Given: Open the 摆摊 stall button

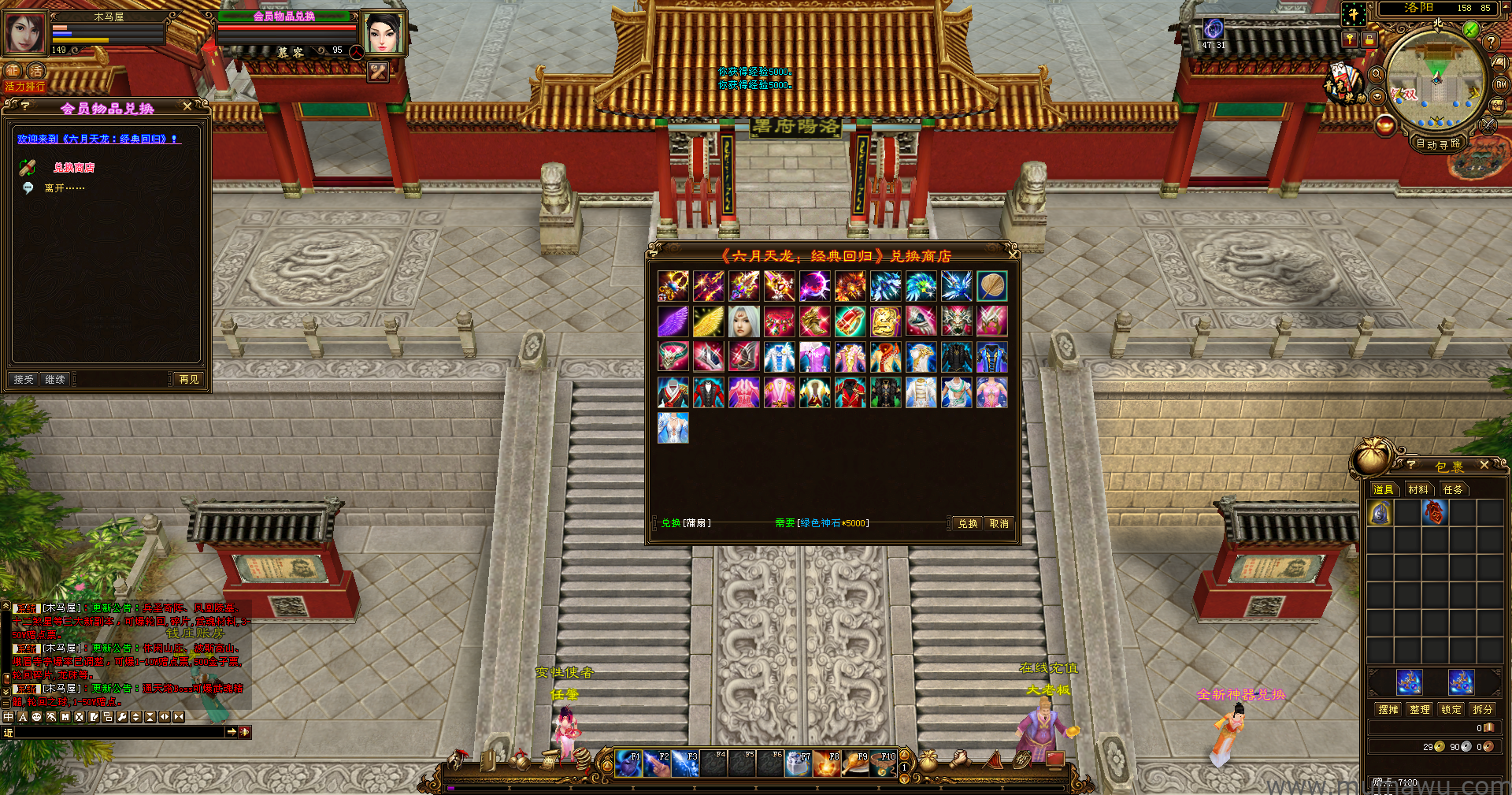Looking at the screenshot, I should click(1388, 710).
